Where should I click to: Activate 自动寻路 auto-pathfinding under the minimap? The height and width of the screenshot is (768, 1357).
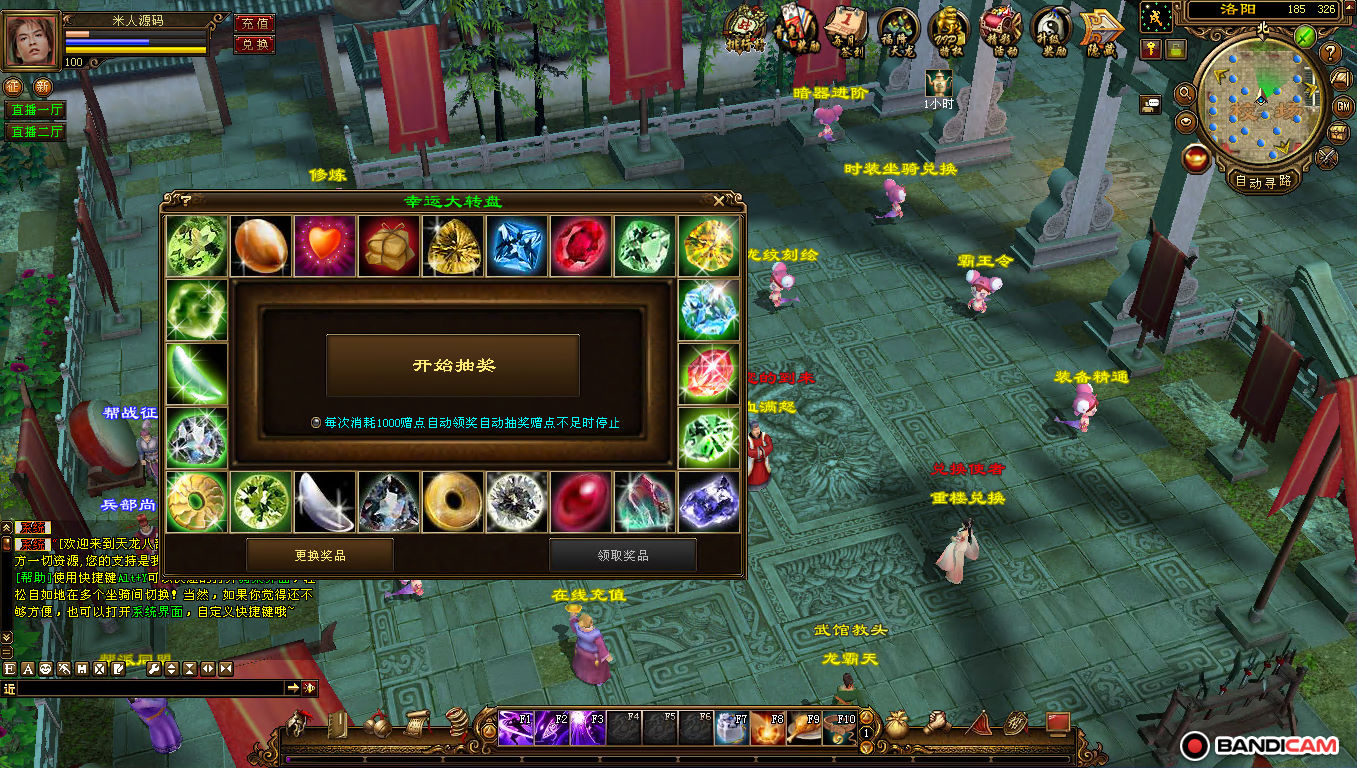point(1263,182)
